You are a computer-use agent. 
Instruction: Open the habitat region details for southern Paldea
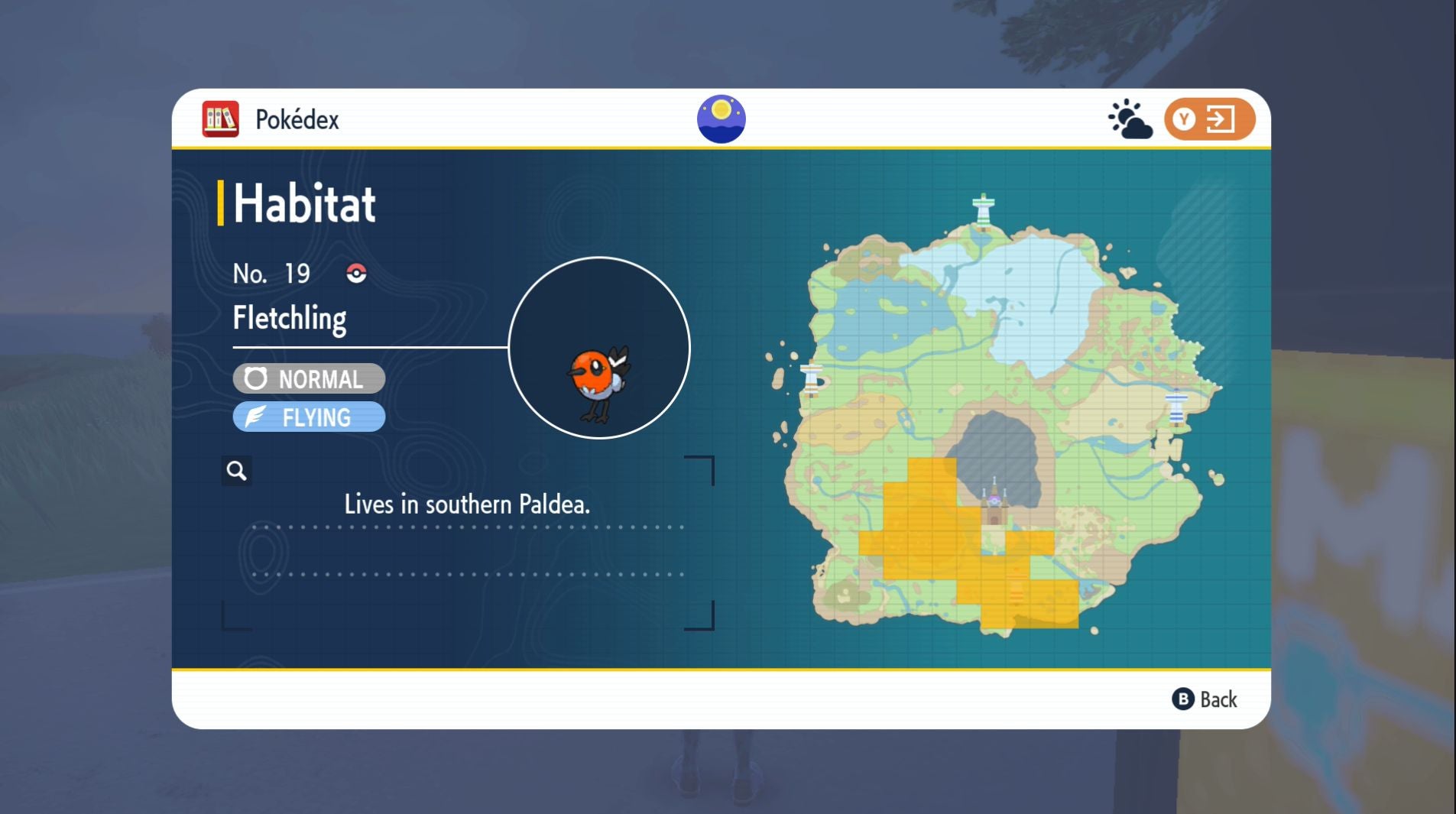coord(466,504)
